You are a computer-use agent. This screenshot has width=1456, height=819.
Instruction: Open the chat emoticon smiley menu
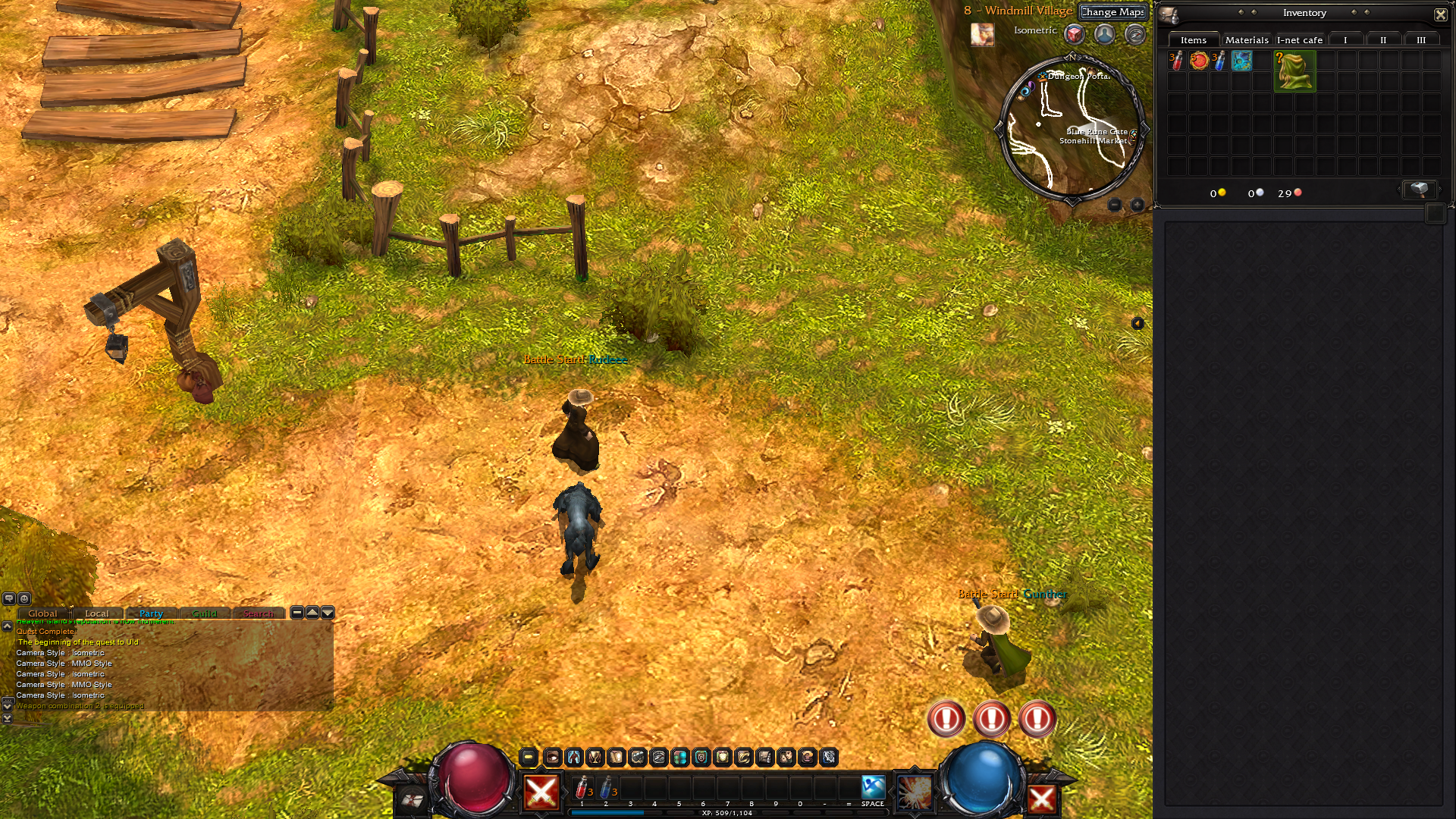click(x=24, y=598)
